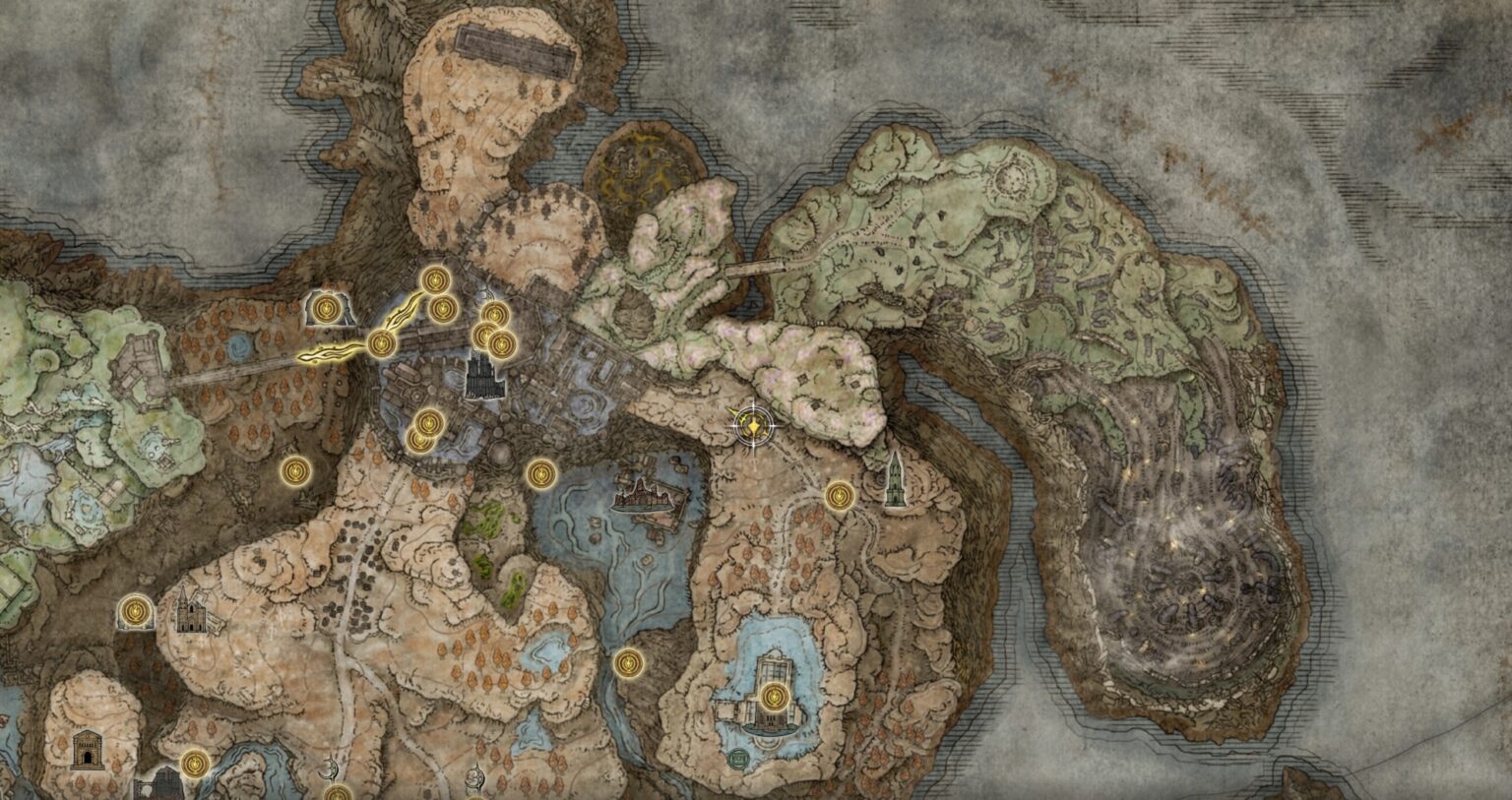
Task: Open the grace pair south of Shadow Keep
Action: [x=425, y=431]
